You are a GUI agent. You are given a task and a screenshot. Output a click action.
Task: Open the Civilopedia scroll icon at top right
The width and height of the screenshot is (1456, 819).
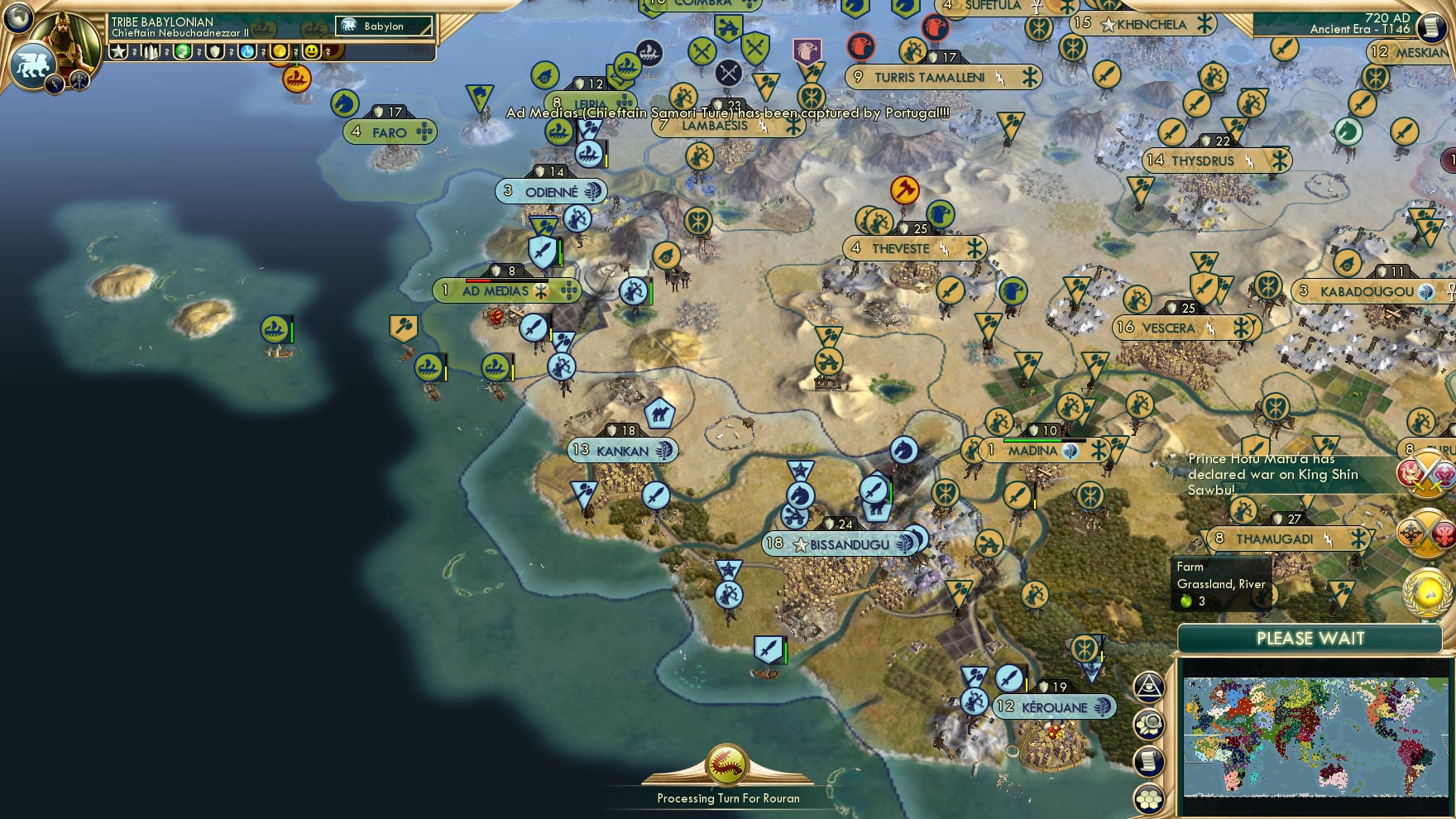click(1432, 27)
